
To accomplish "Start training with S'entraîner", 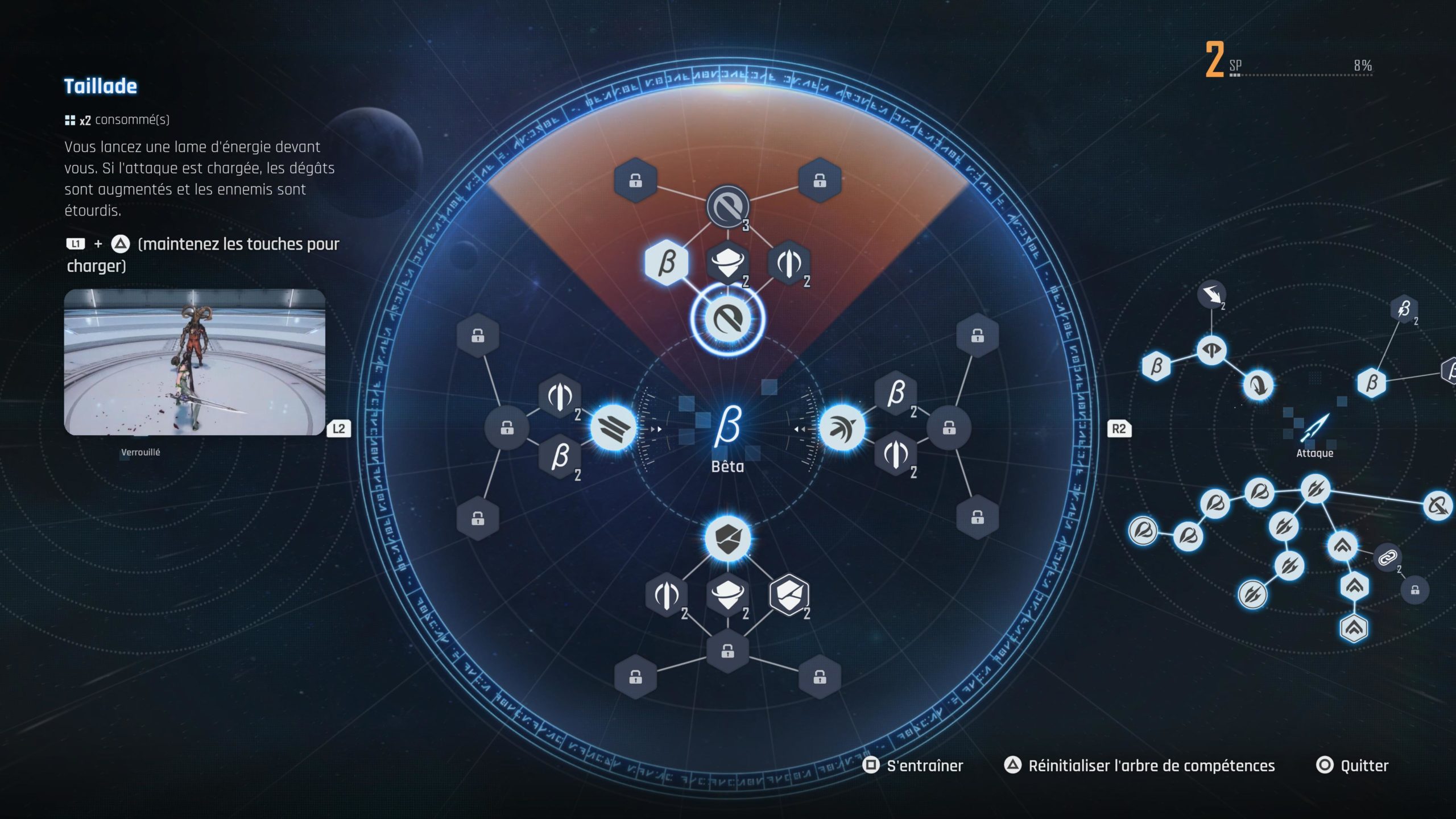I will [924, 766].
